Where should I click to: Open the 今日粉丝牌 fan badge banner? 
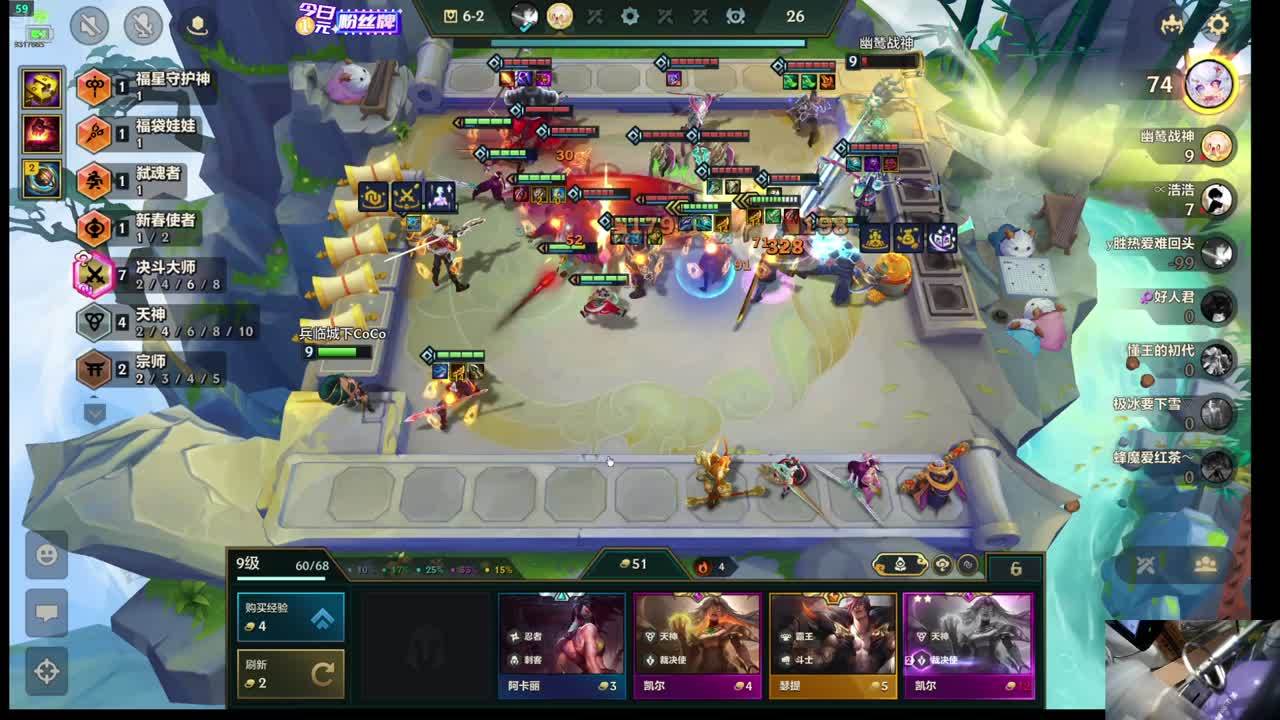tap(350, 19)
